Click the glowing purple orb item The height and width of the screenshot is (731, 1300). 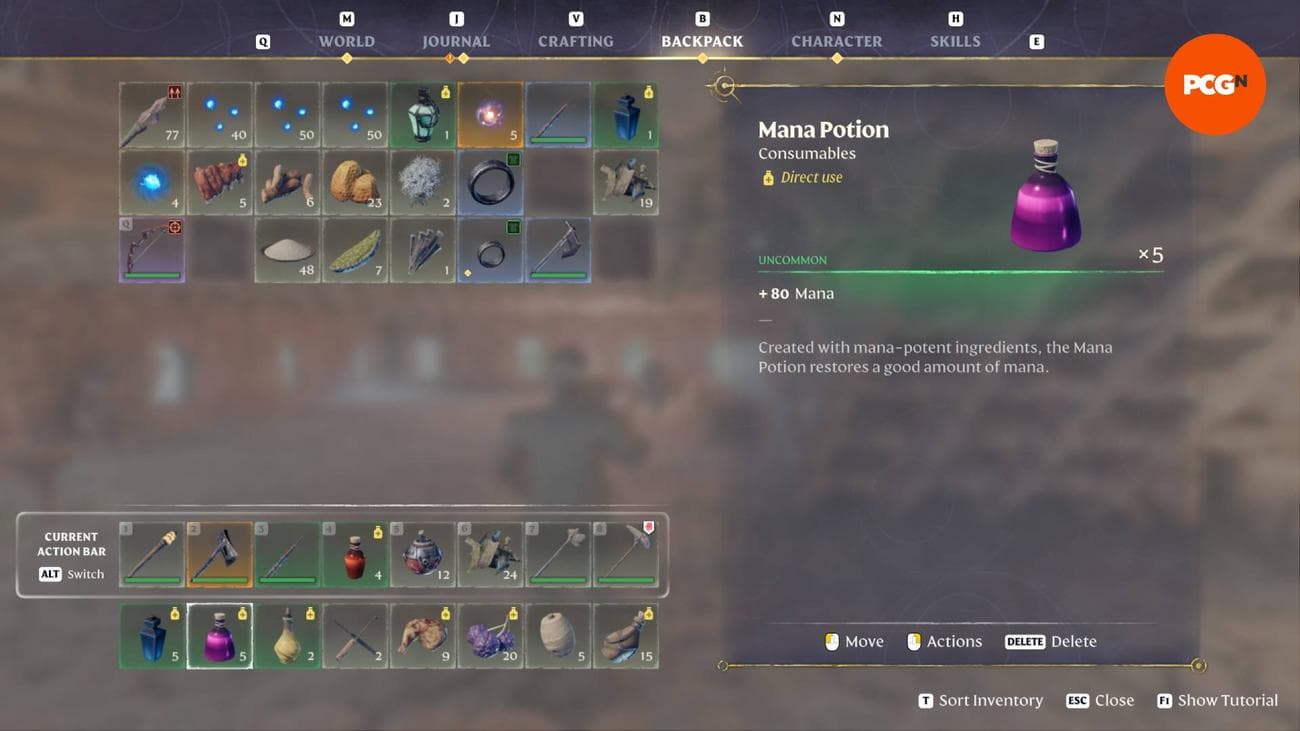(x=491, y=113)
